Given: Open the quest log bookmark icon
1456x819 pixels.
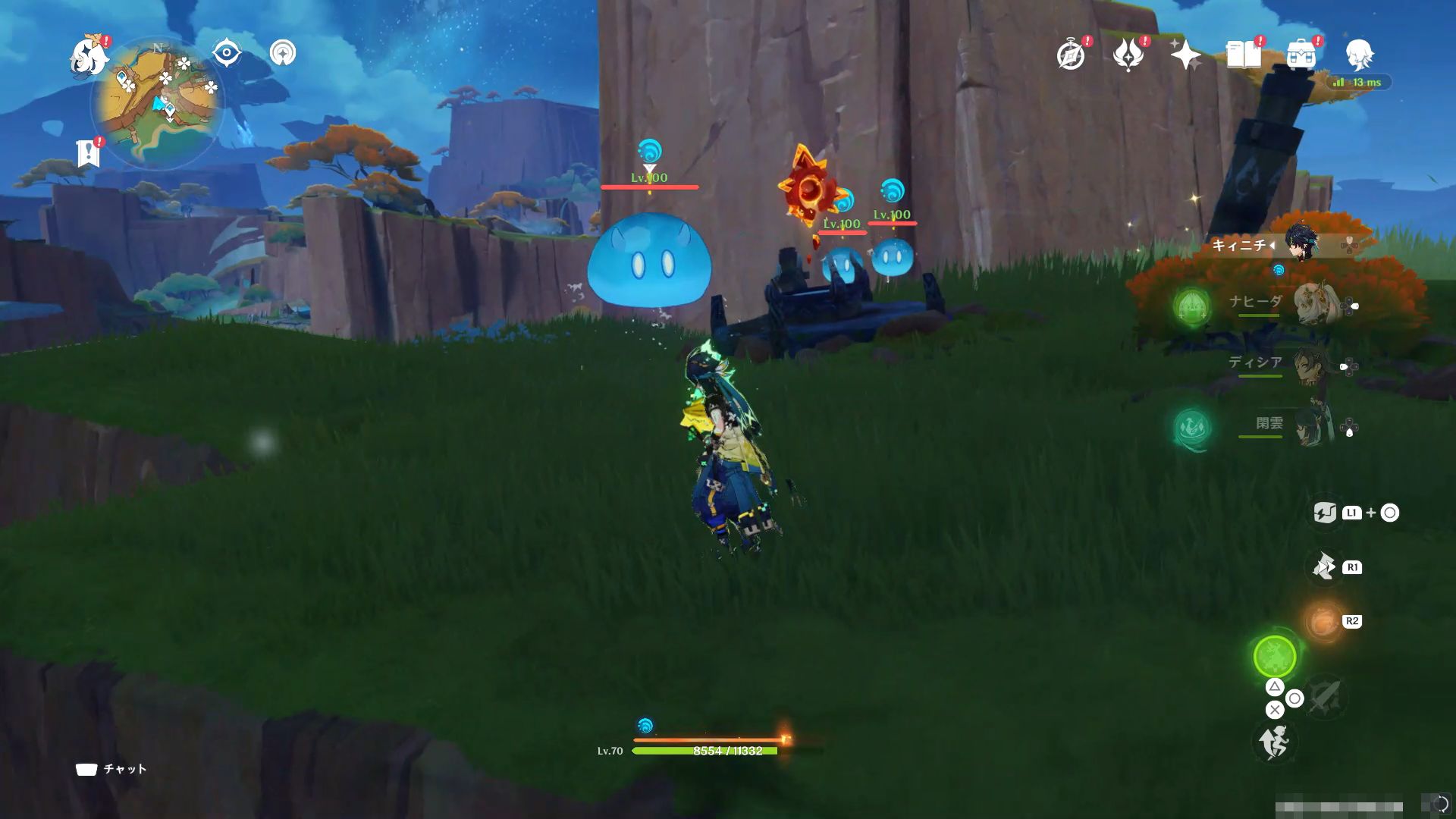Looking at the screenshot, I should point(89,152).
